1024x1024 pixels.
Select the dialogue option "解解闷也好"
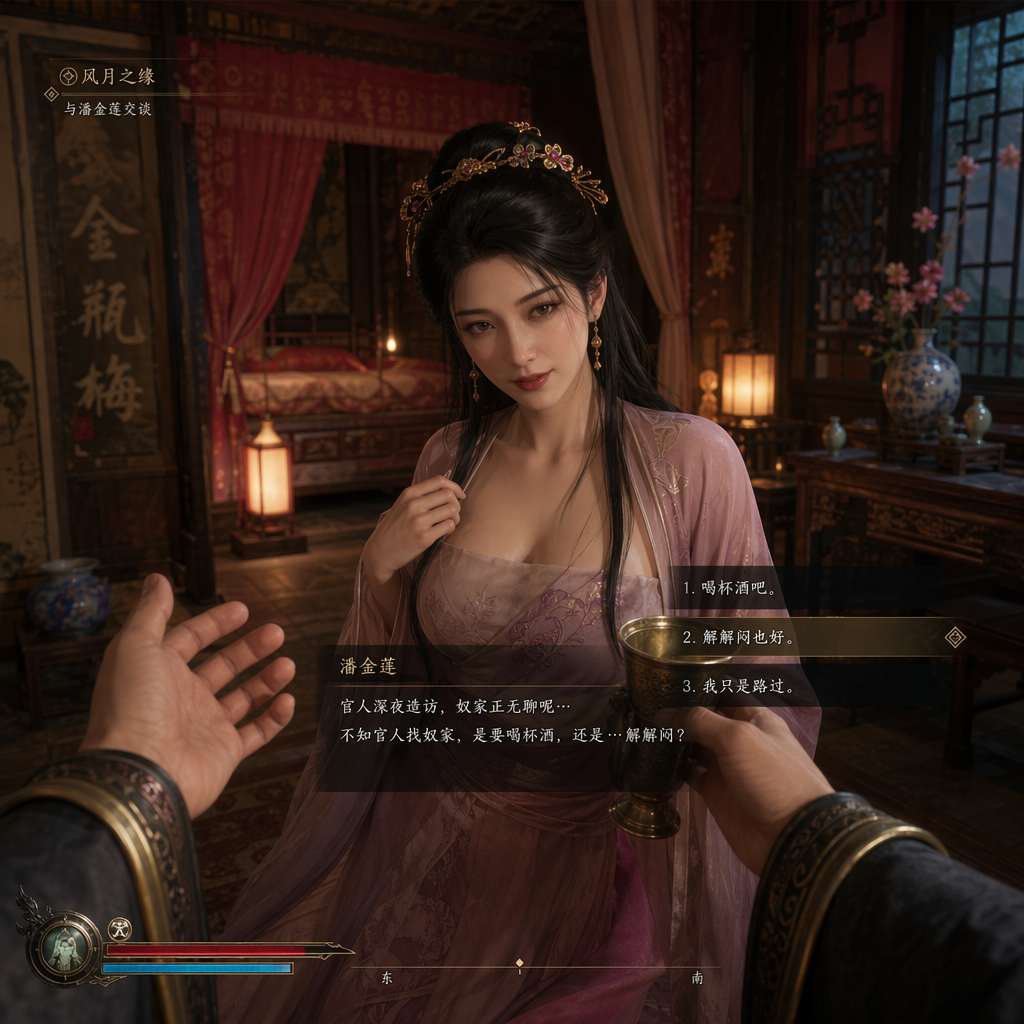point(740,637)
